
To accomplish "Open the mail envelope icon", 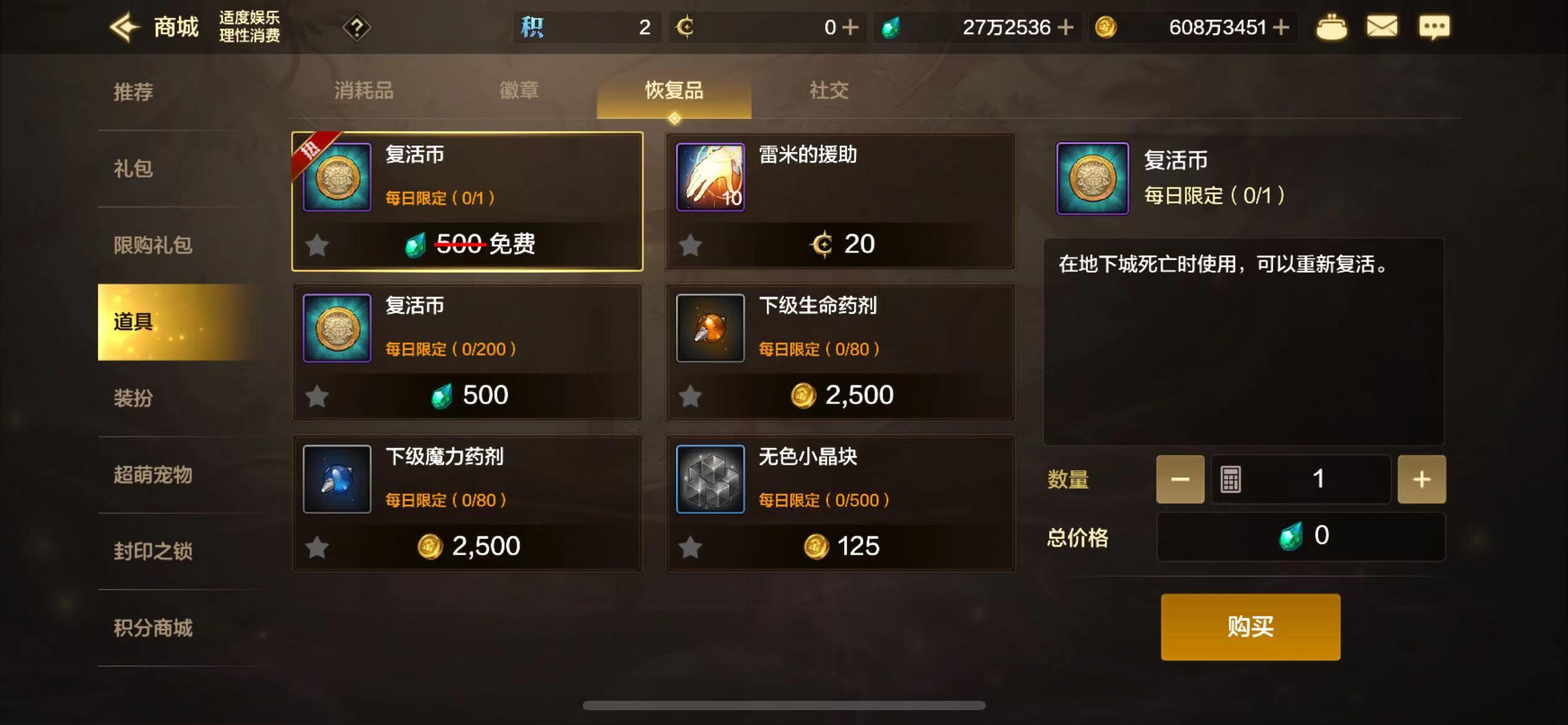I will pos(1382,27).
